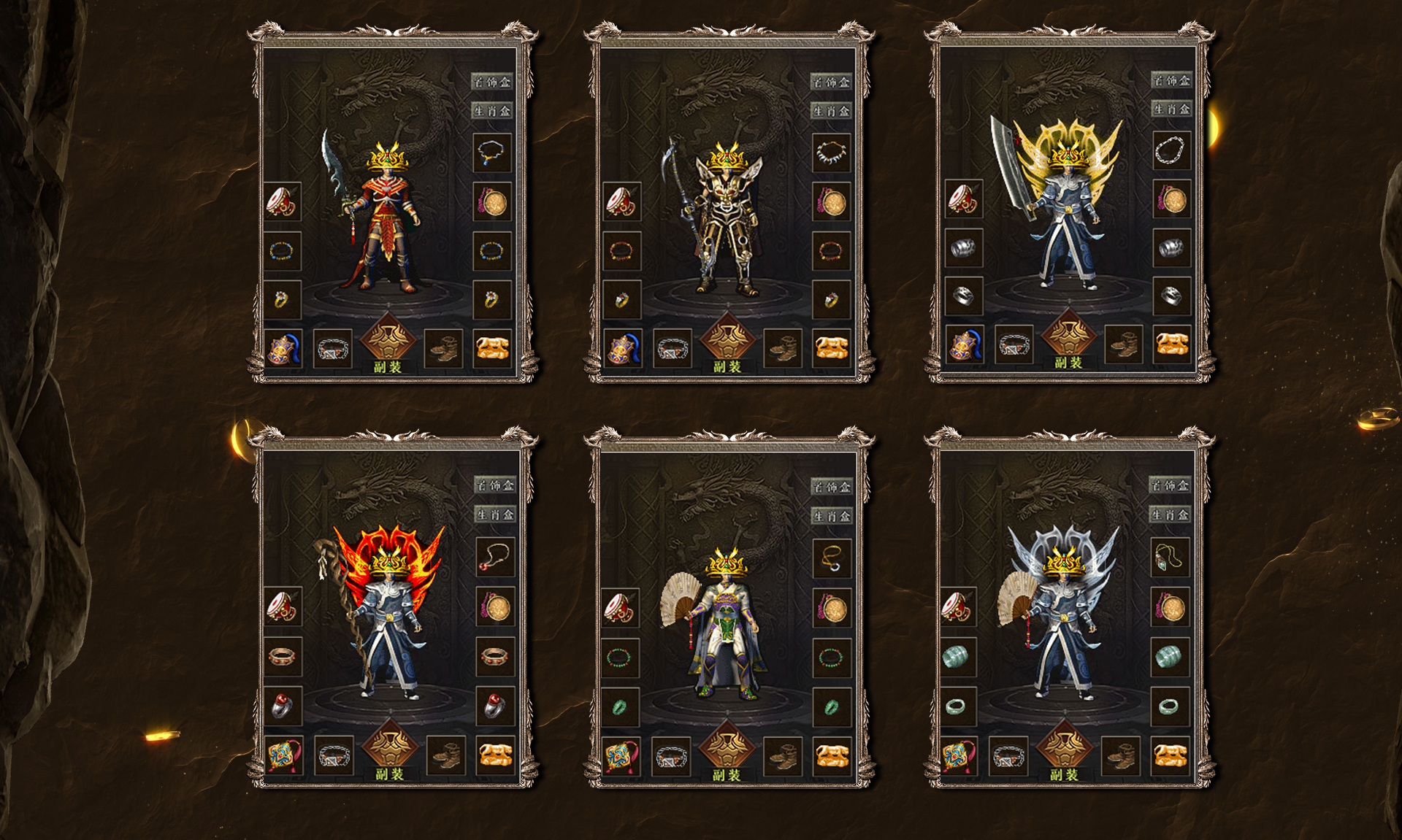The width and height of the screenshot is (1402, 840).
Task: Open 首饰盒 in the silver-winged fan character panel
Action: pos(1170,485)
